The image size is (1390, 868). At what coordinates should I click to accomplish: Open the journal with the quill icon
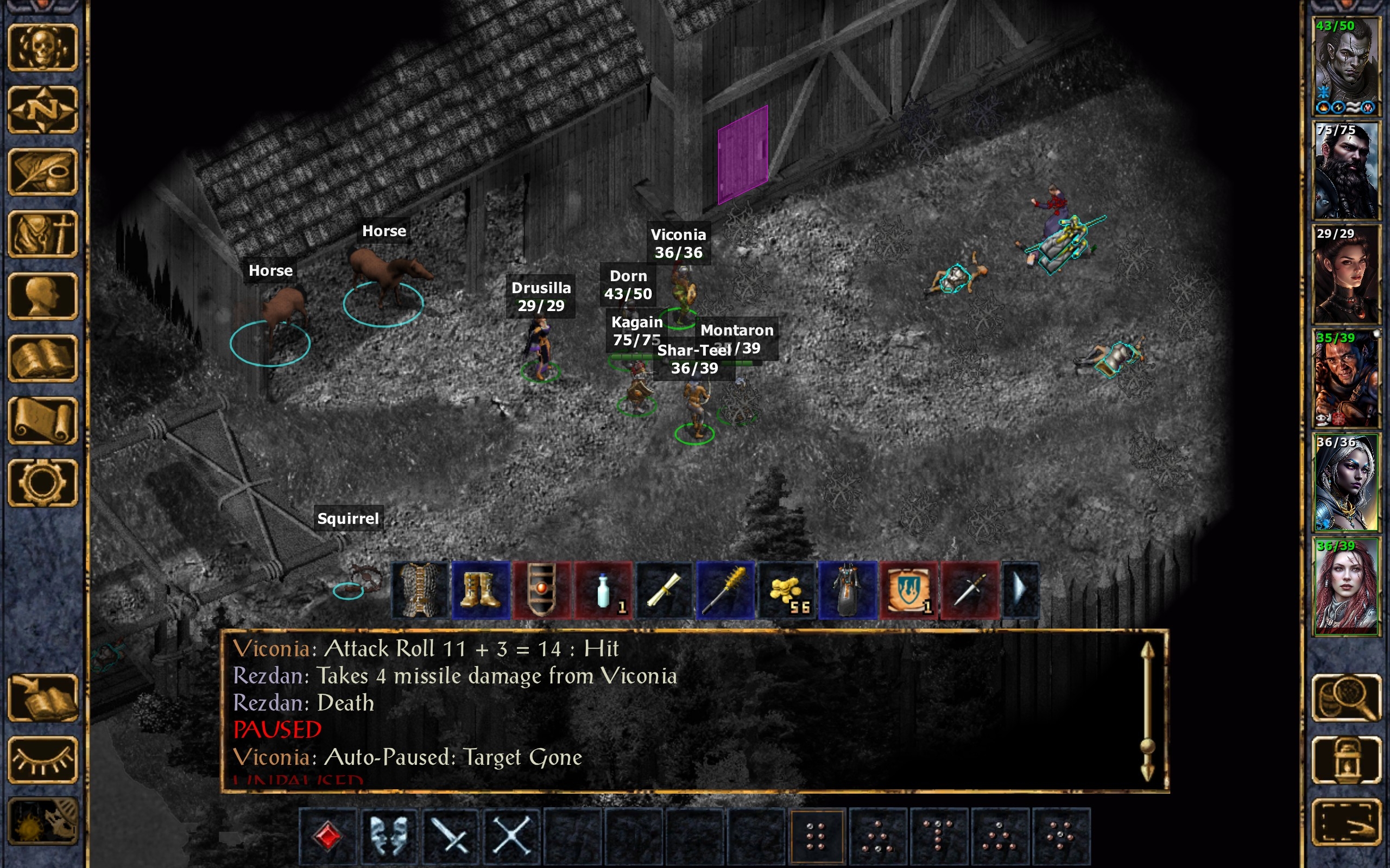(x=43, y=172)
